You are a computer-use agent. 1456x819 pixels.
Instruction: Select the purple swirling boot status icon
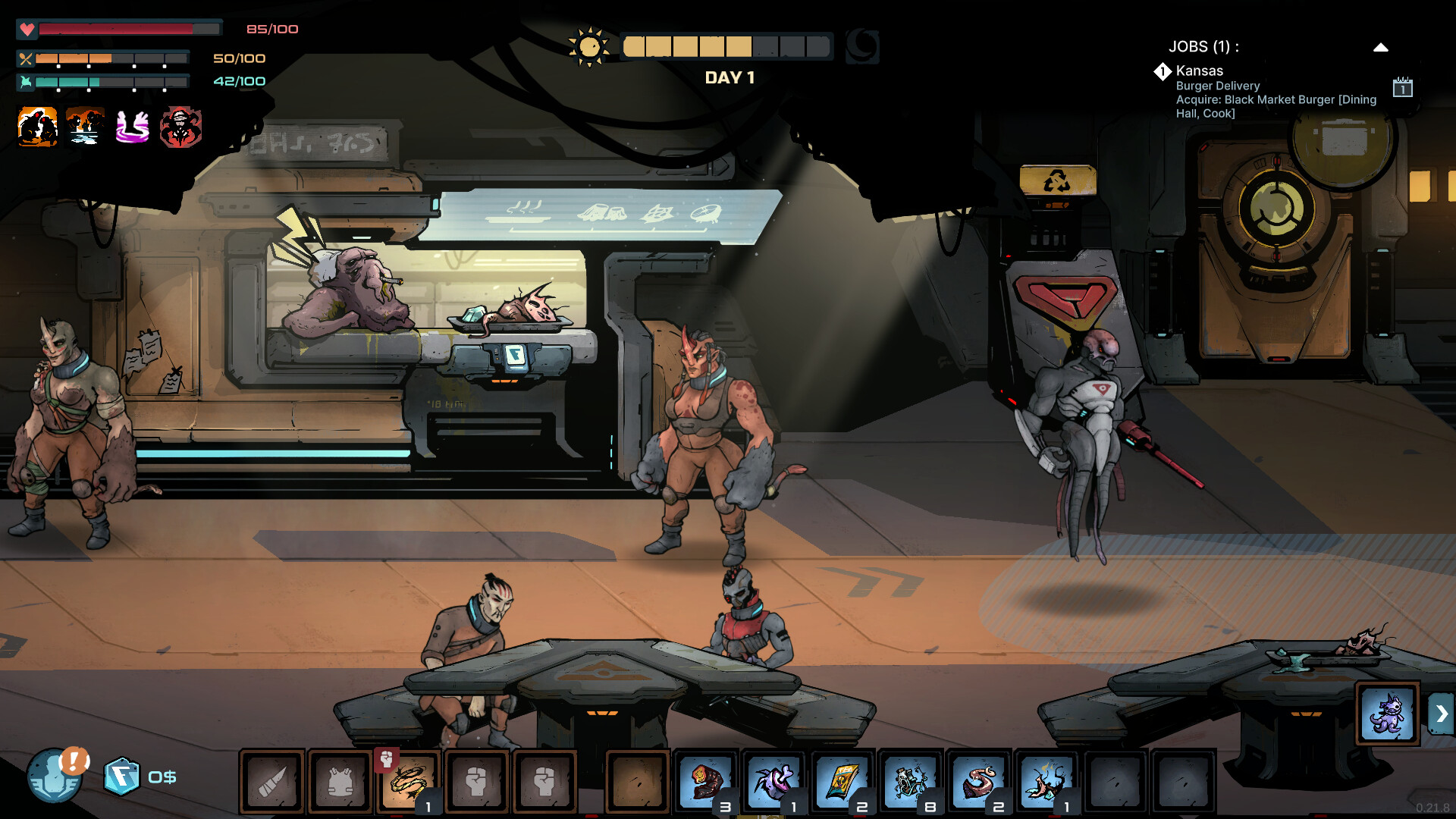[132, 127]
